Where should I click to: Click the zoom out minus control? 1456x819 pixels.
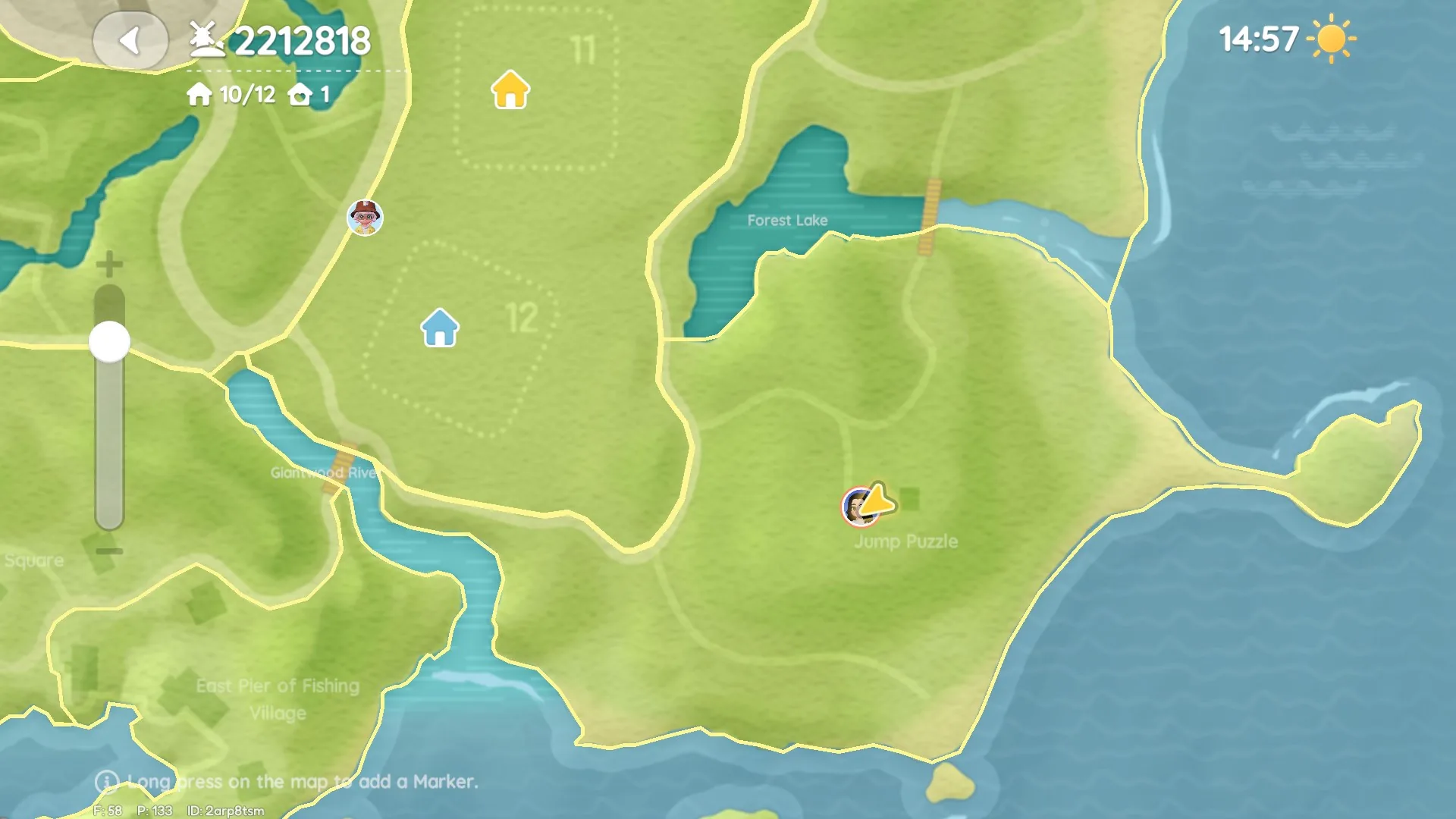click(108, 549)
